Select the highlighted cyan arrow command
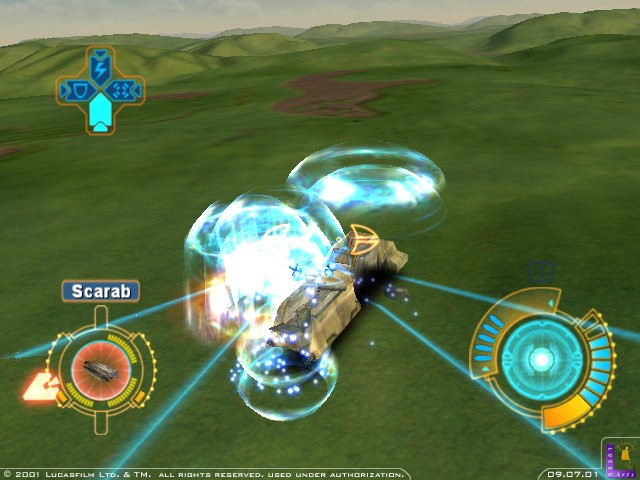The width and height of the screenshot is (640, 480). [x=100, y=114]
